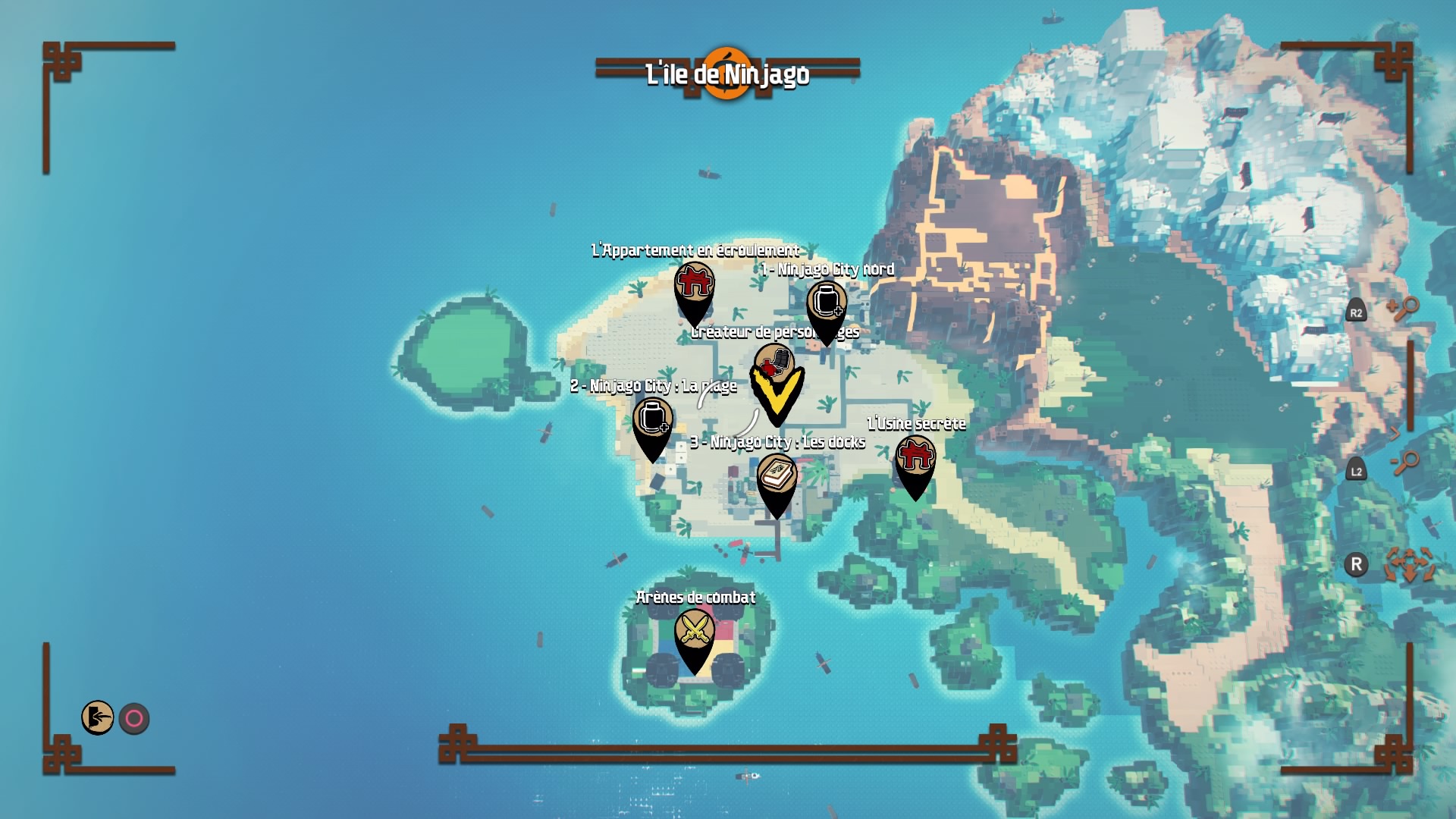This screenshot has height=819, width=1456.
Task: Open the Créateur de personnages marker
Action: point(773,363)
